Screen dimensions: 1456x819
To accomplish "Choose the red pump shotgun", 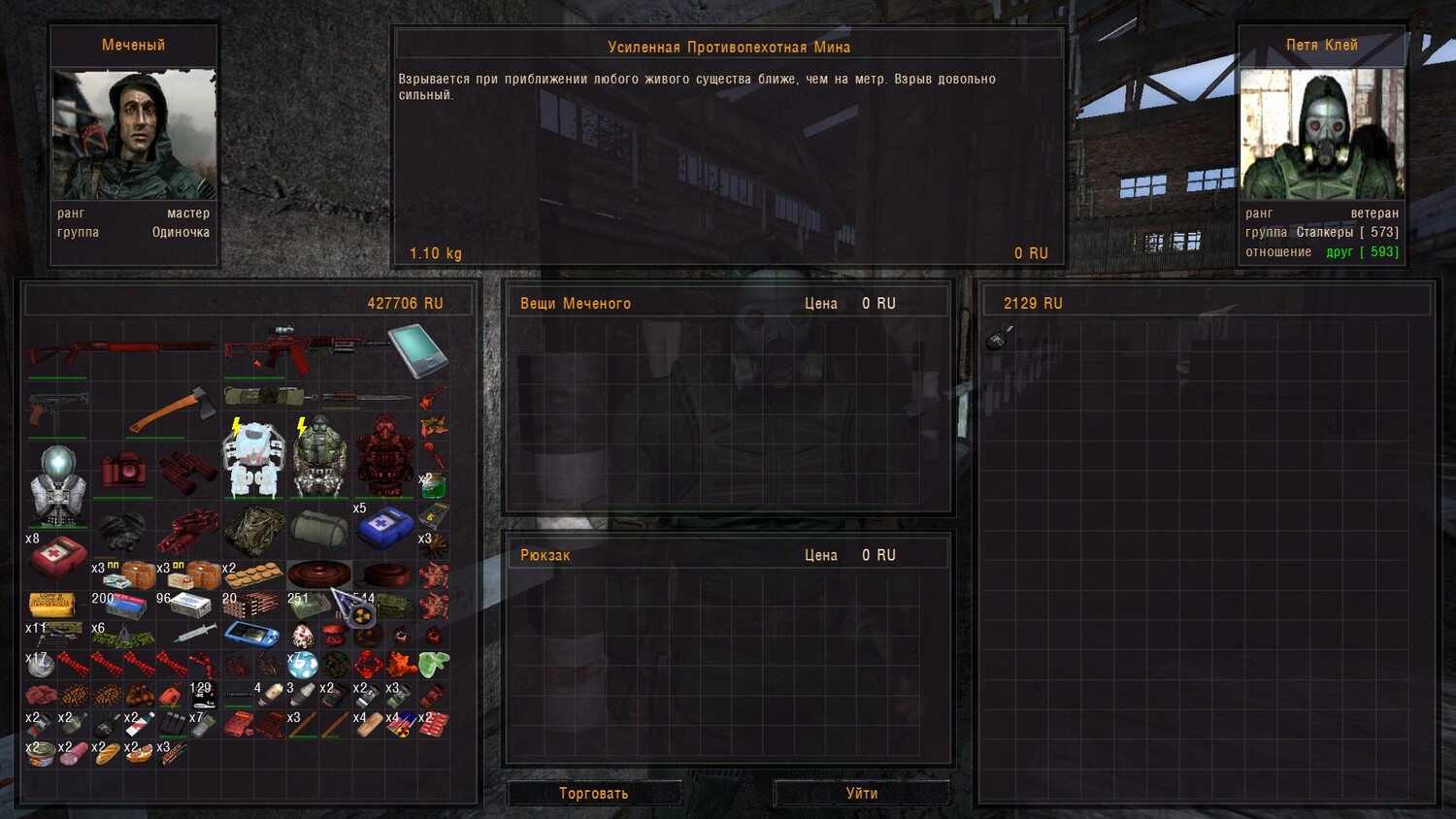I will point(121,351).
